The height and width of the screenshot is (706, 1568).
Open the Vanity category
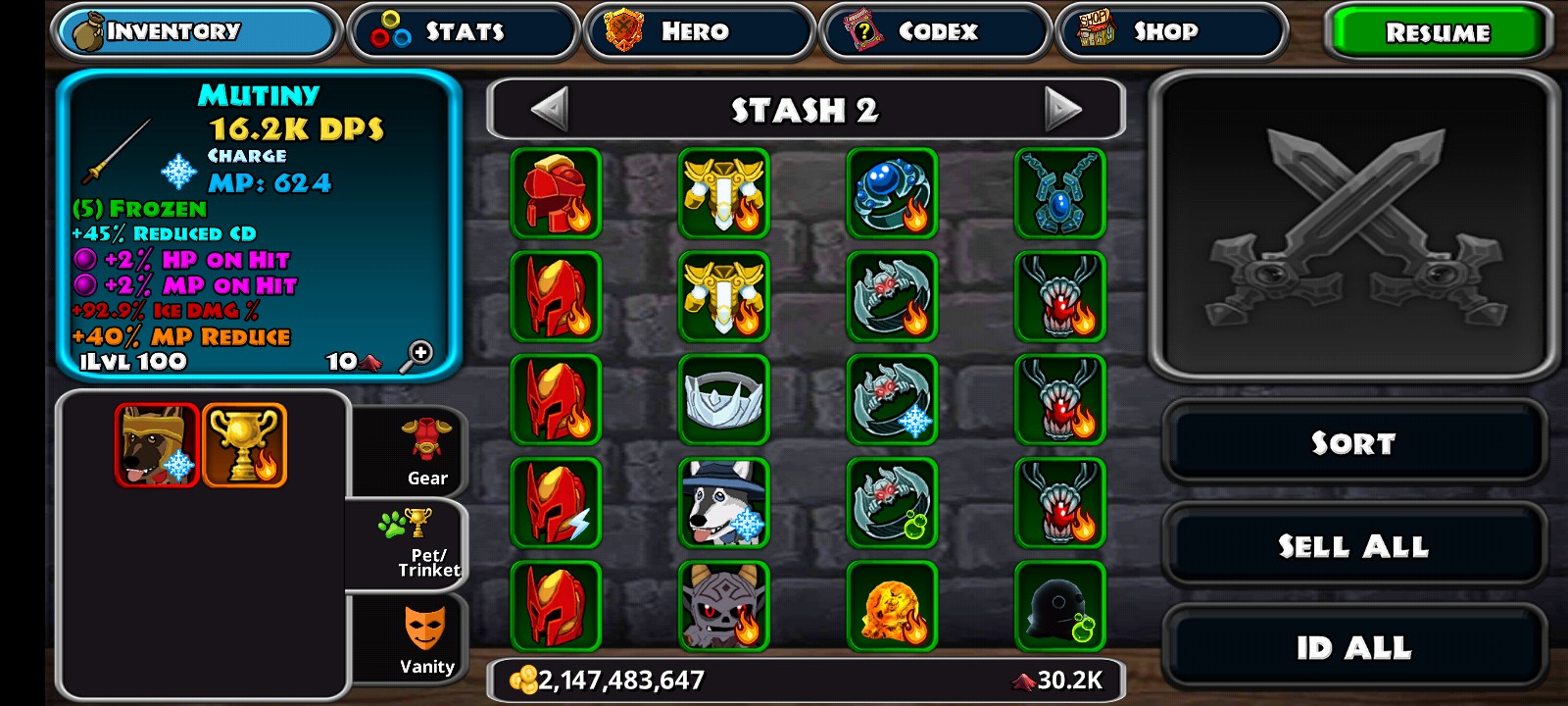coord(426,639)
